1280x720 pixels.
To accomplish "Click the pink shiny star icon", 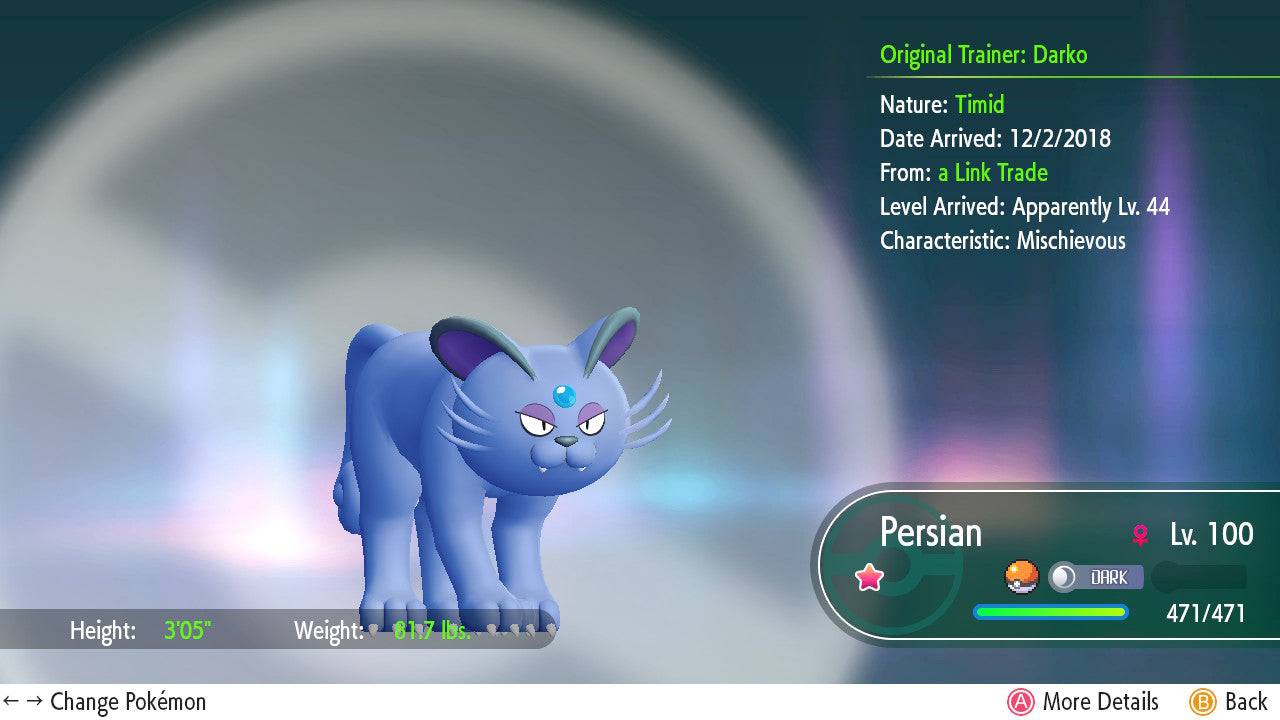I will tap(869, 577).
